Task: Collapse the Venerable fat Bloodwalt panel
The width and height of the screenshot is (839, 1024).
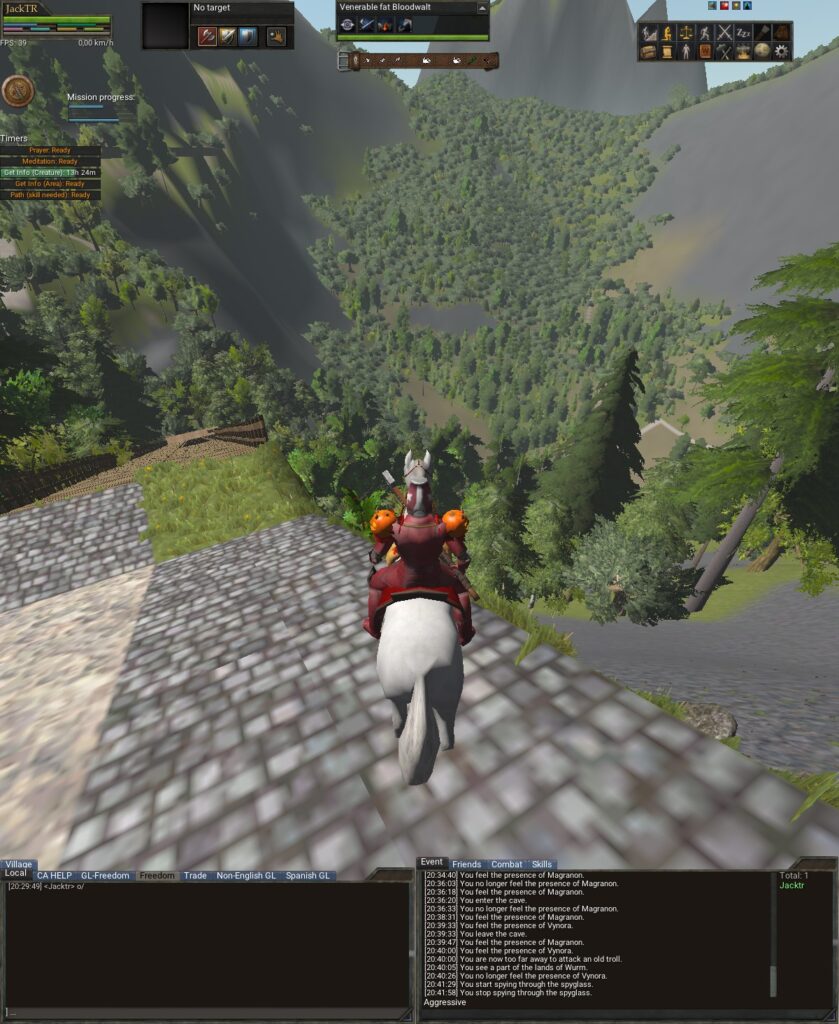Action: click(x=482, y=7)
